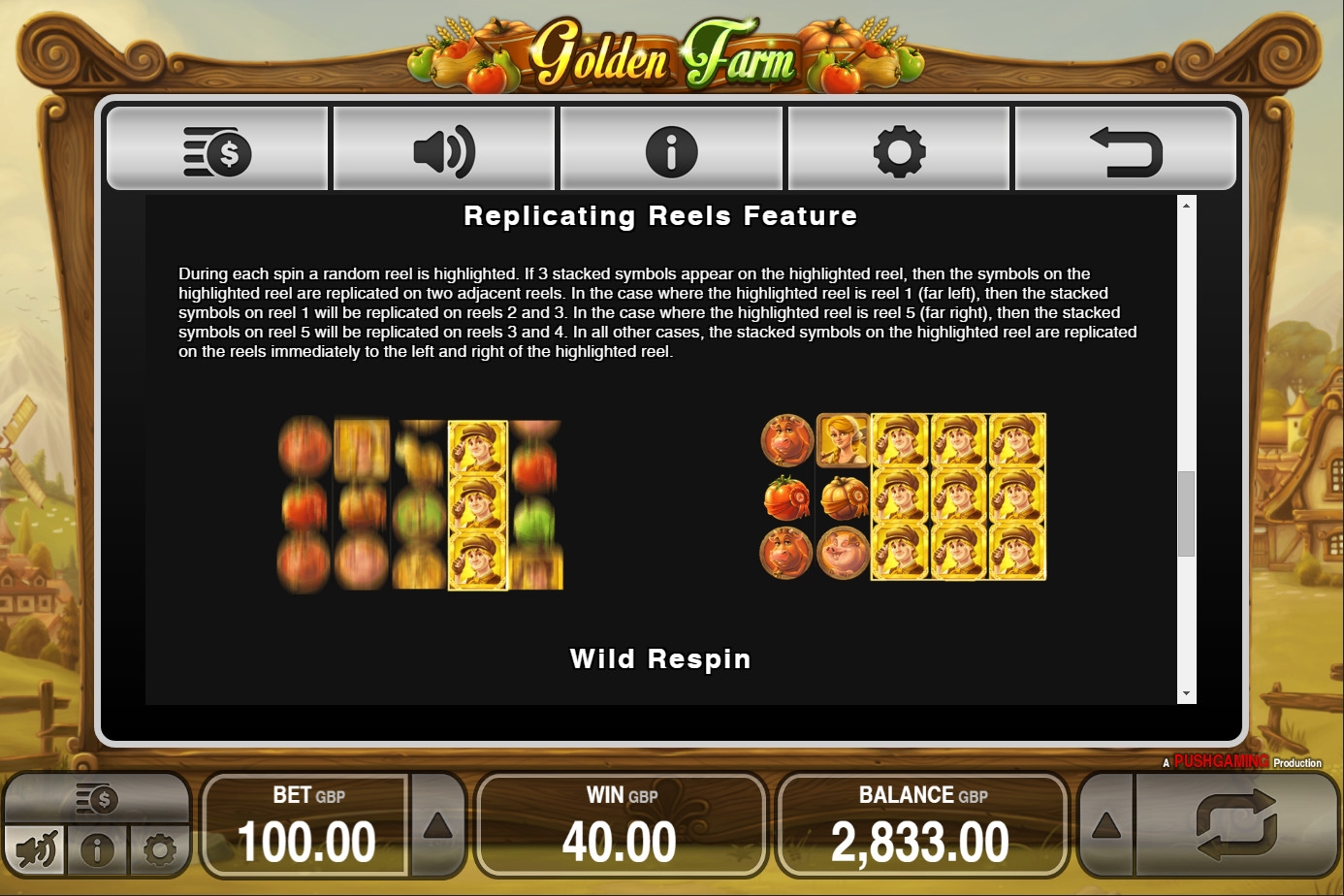Spin the reels with the circular arrows button
Screen dimensions: 1344x896
tap(1236, 824)
